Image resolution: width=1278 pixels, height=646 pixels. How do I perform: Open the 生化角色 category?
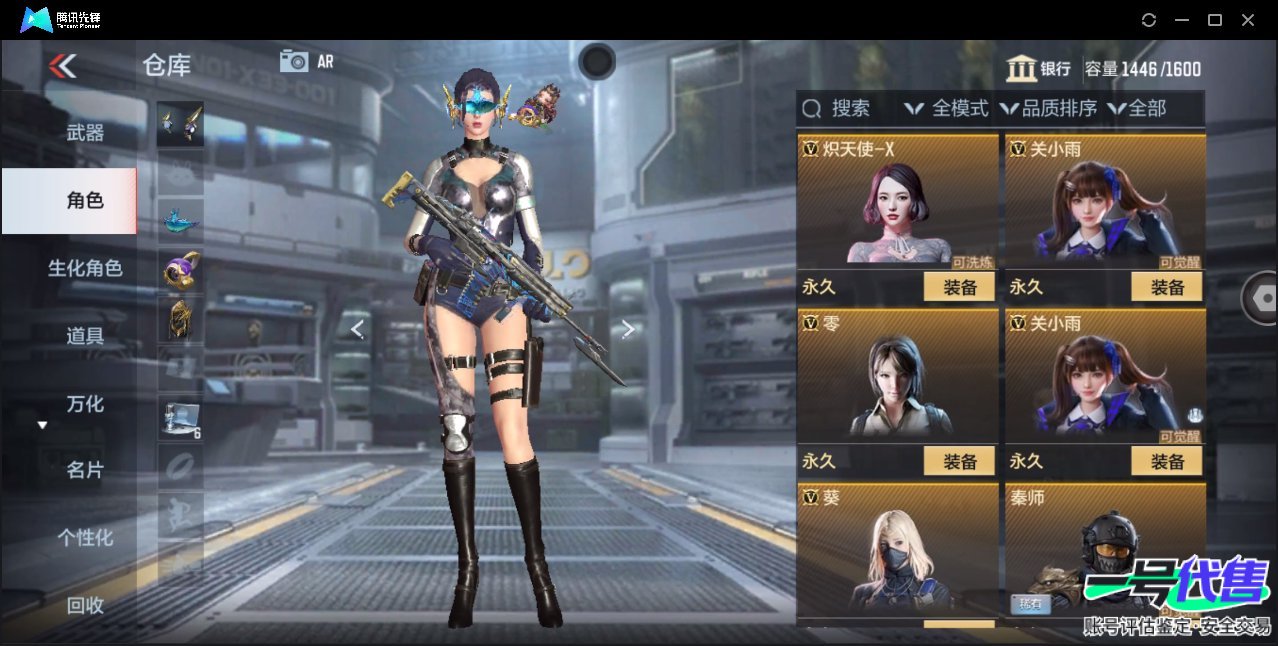[85, 268]
